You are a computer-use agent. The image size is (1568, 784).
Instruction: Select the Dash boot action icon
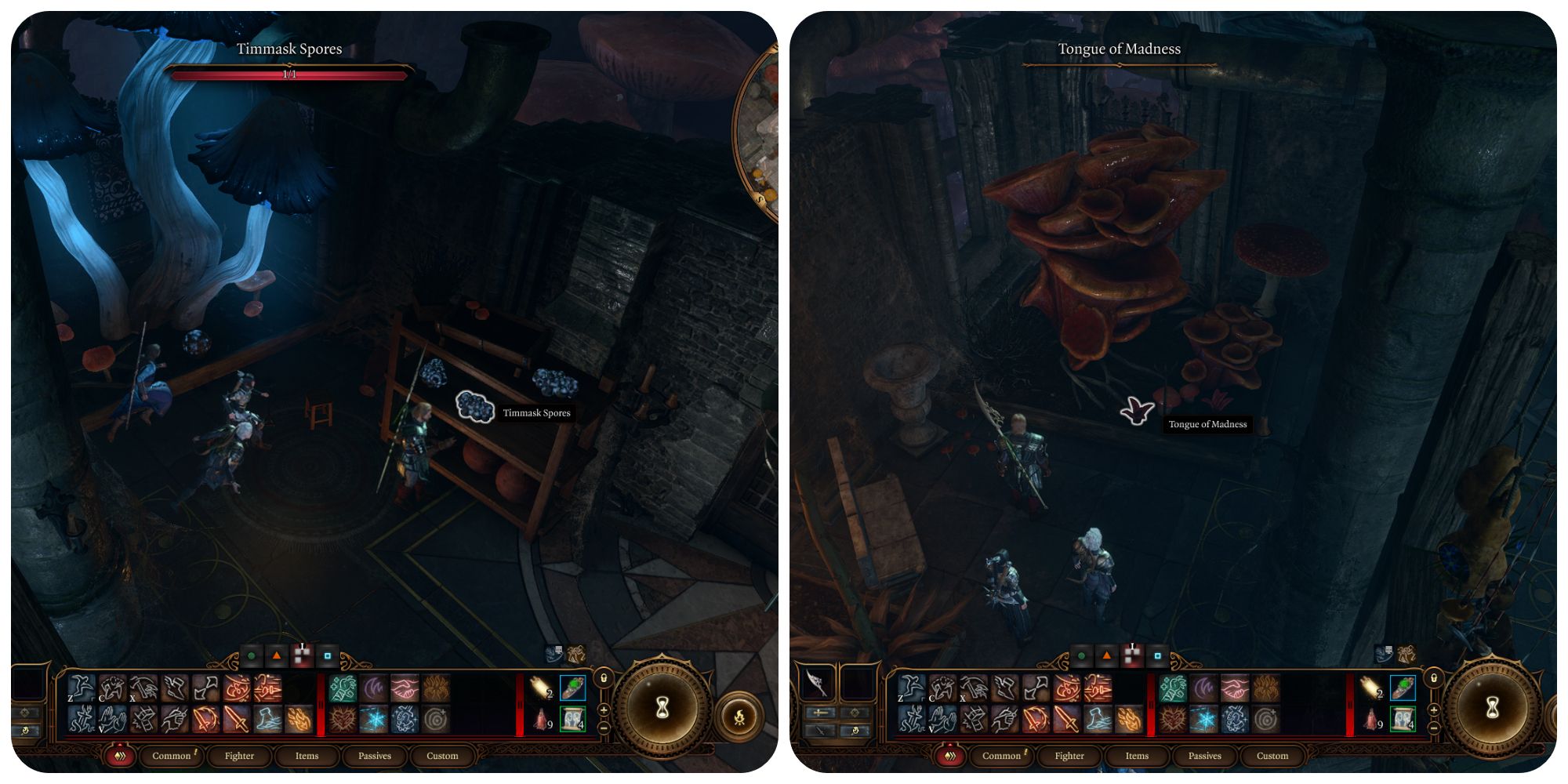click(x=174, y=687)
